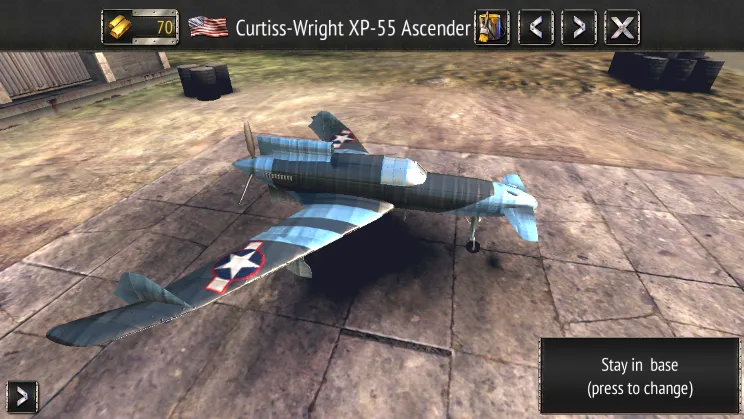Show the previous aircraft
The image size is (744, 419).
(x=536, y=27)
